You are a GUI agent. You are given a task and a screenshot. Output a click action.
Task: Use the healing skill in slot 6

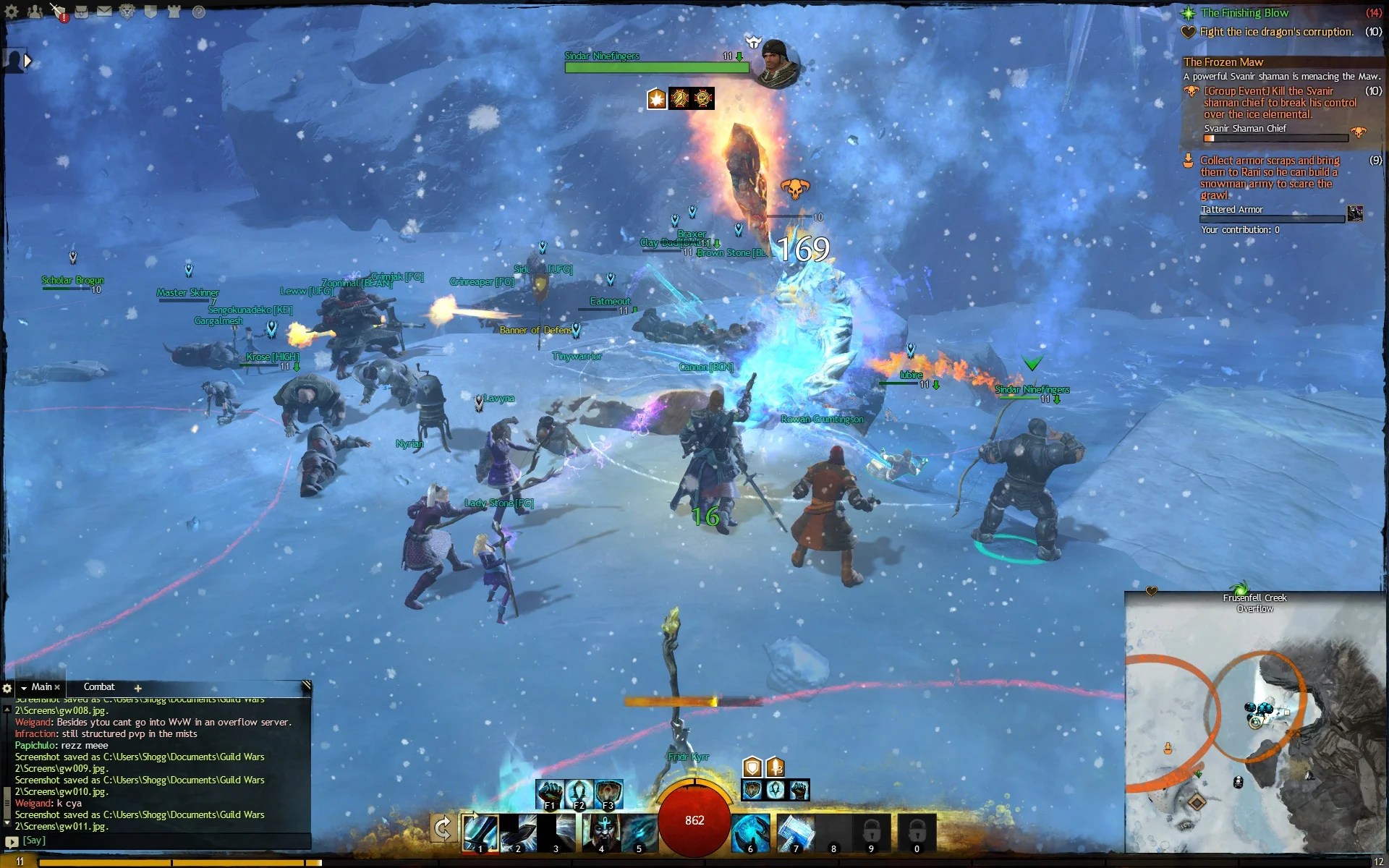pyautogui.click(x=750, y=832)
